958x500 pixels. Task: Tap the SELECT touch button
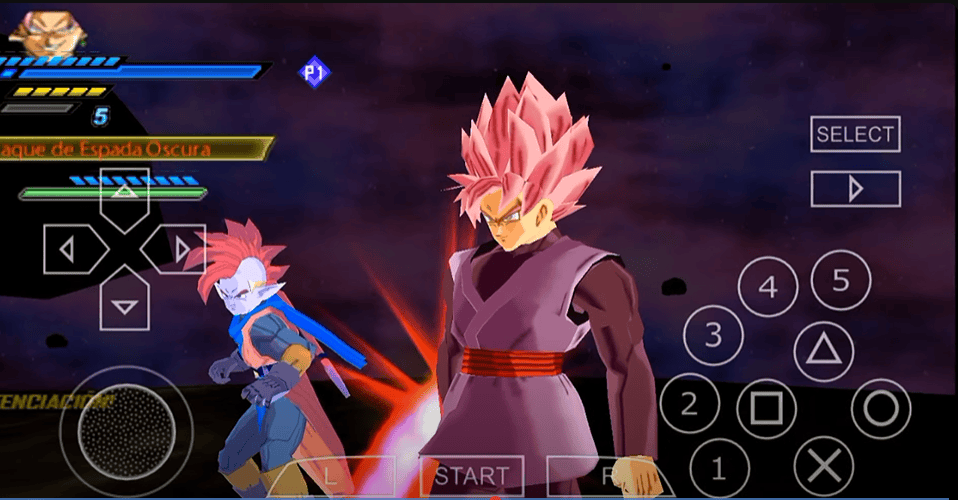855,134
